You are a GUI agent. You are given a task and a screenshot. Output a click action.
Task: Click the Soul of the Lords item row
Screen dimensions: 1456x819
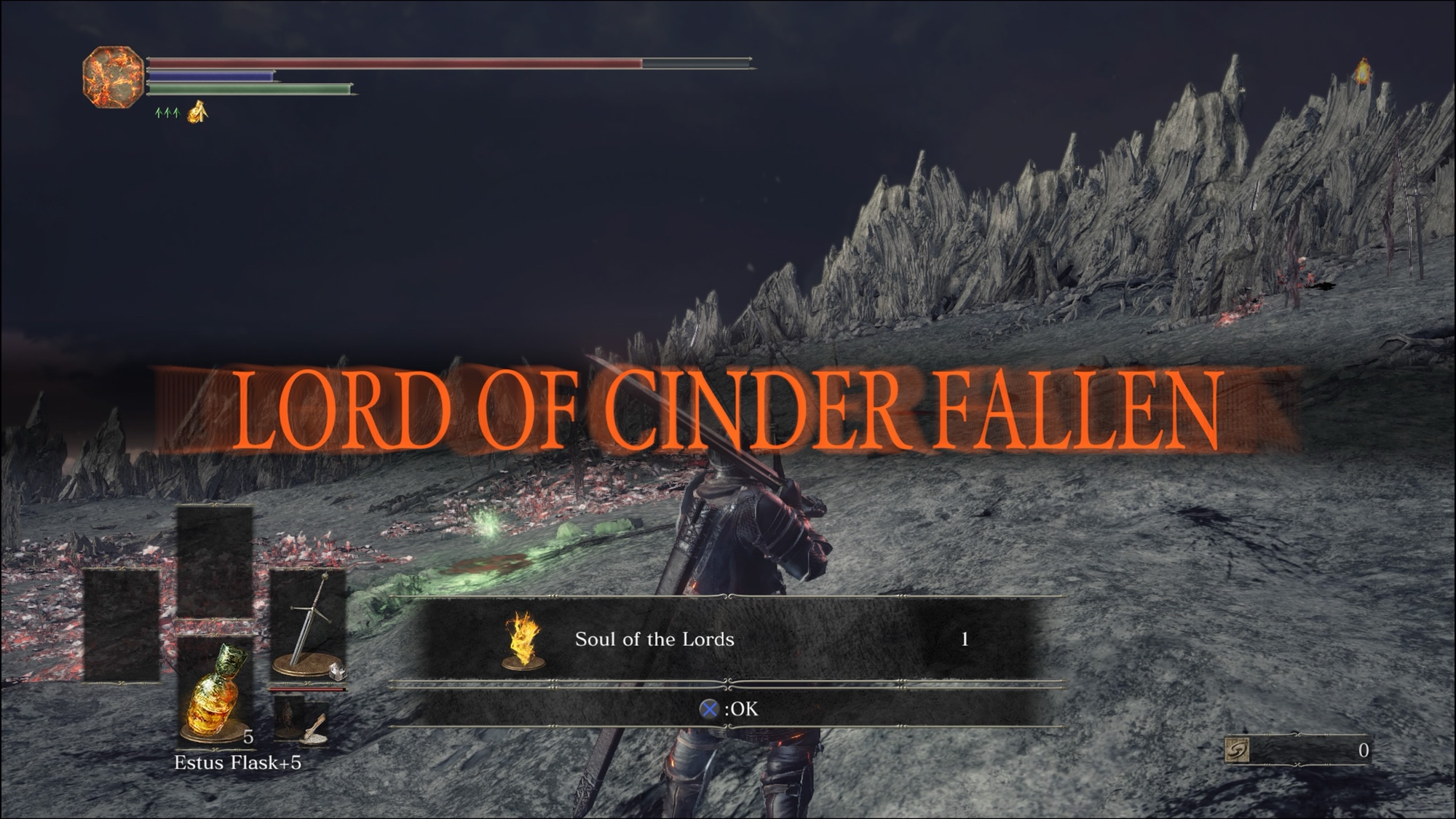click(x=727, y=640)
